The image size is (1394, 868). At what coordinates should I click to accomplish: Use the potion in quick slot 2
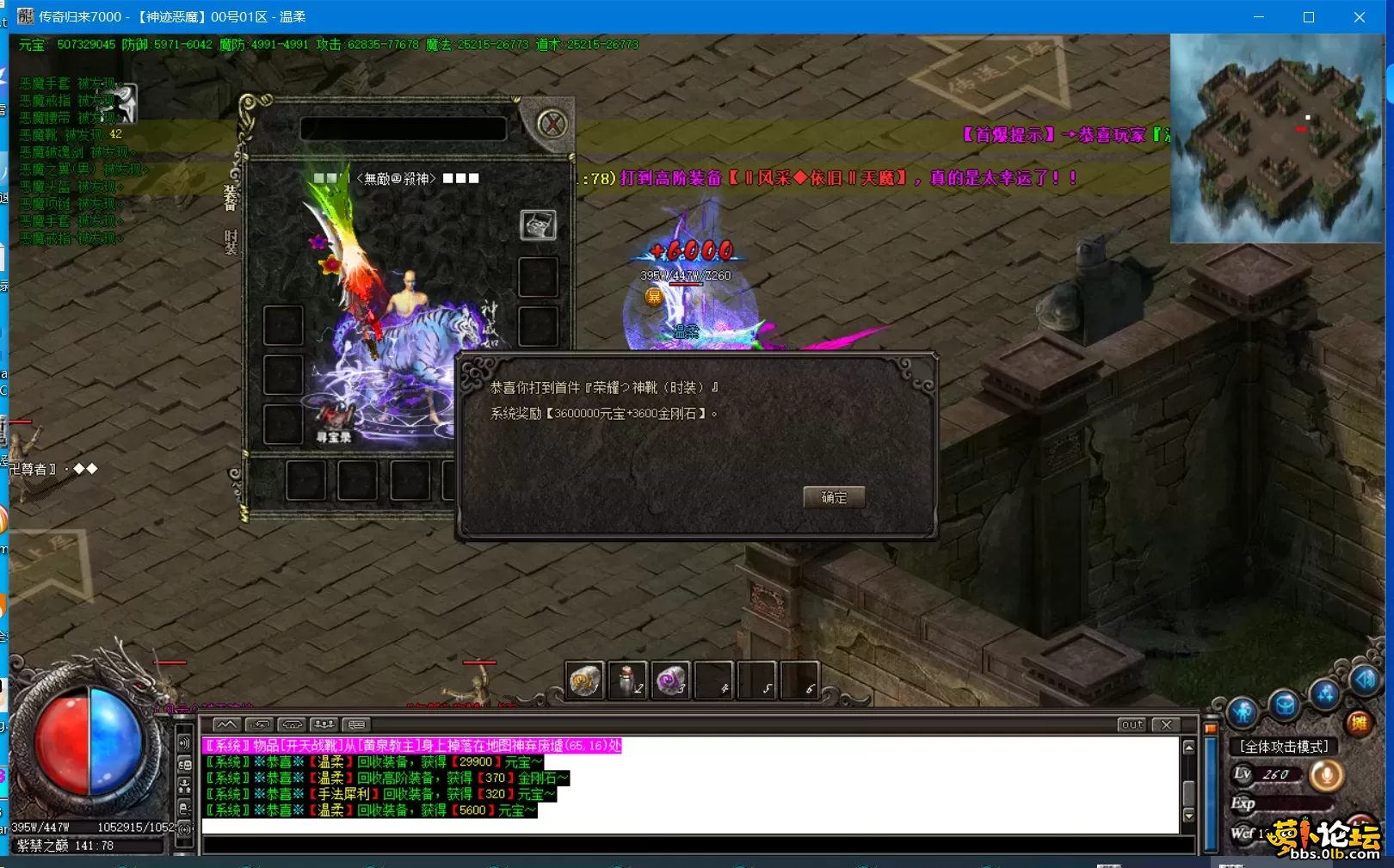[627, 680]
